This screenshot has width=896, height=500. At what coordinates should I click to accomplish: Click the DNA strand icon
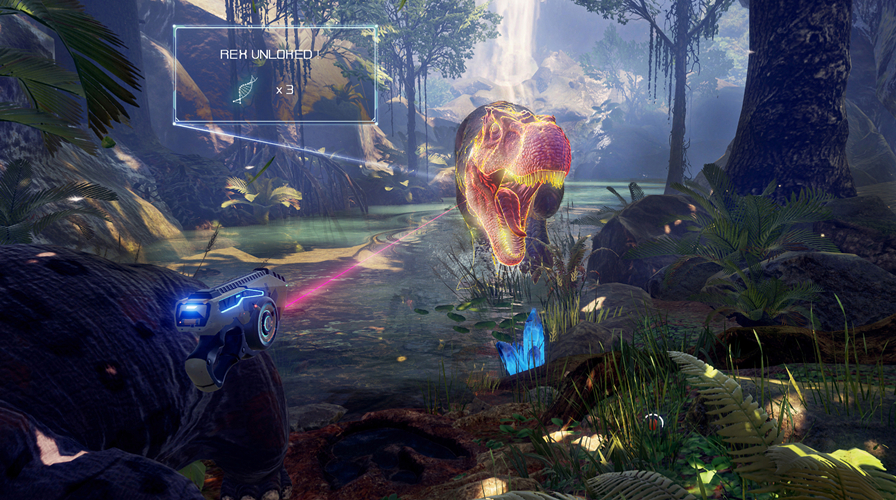coord(243,89)
